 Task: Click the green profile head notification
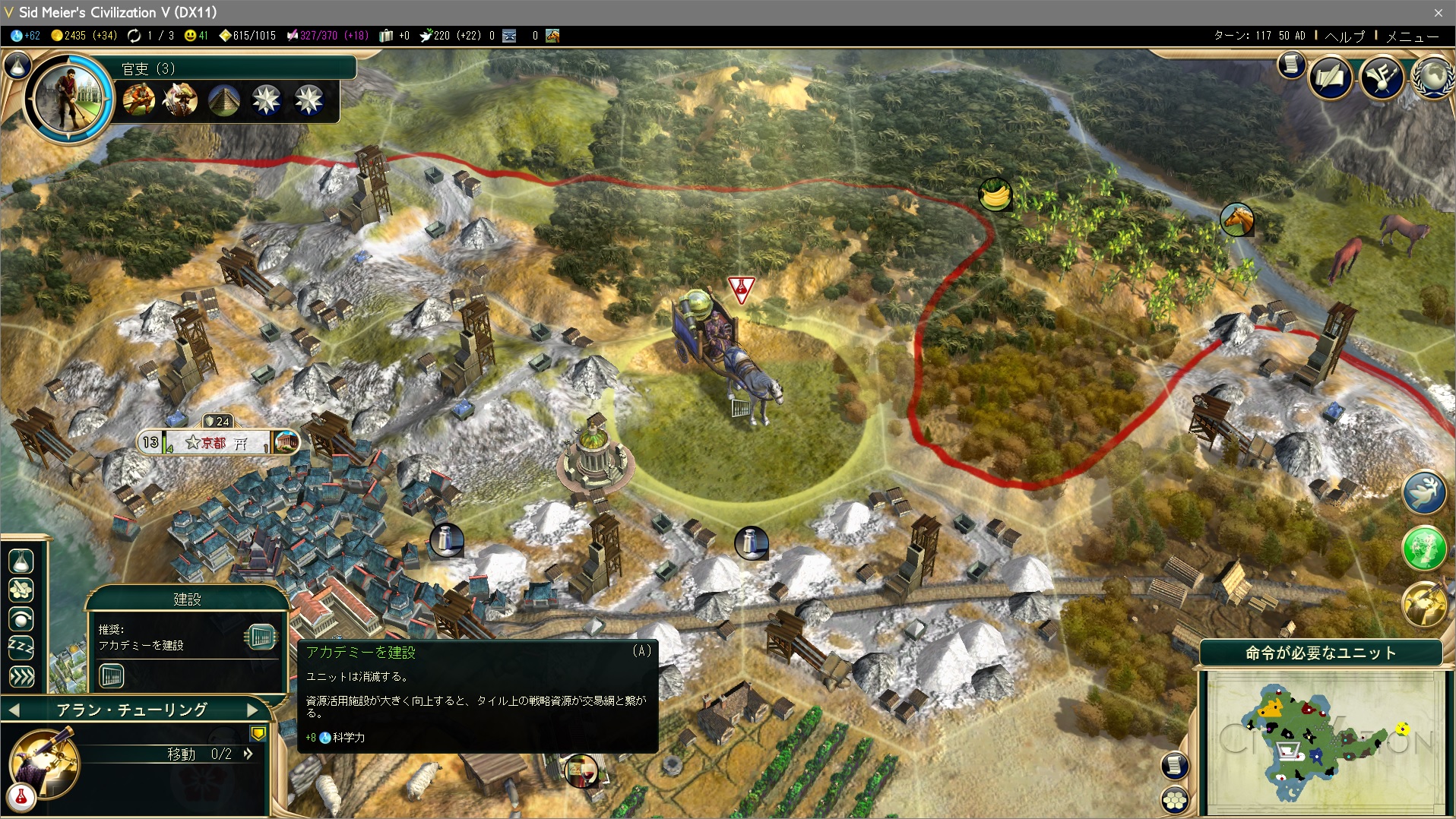click(1423, 547)
